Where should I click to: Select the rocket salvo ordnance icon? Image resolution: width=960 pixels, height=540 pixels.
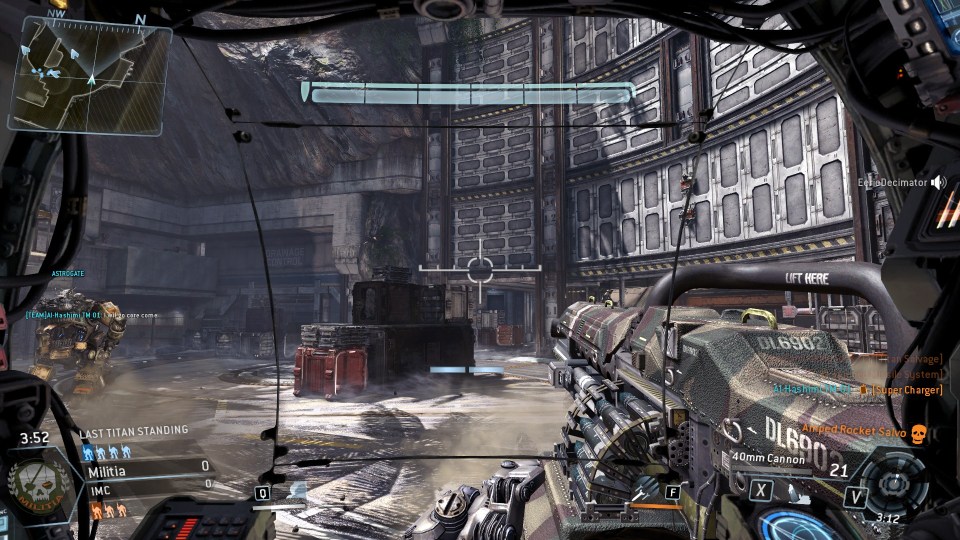[646, 485]
